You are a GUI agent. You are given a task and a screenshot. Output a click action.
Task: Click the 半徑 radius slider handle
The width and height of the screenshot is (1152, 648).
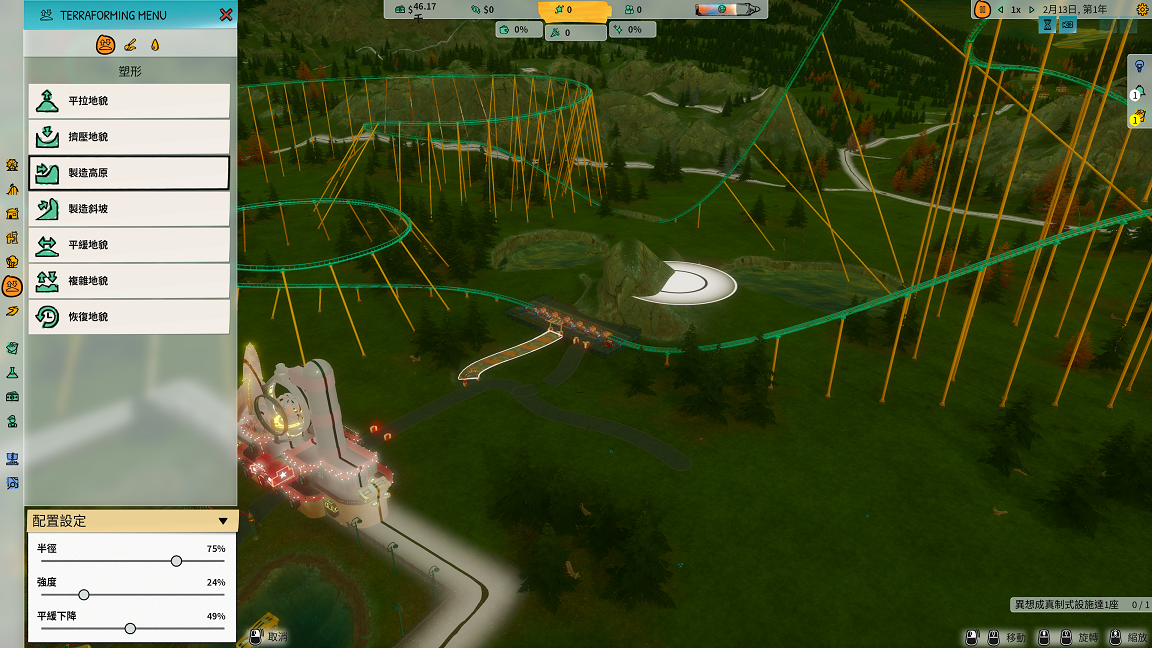tap(176, 561)
